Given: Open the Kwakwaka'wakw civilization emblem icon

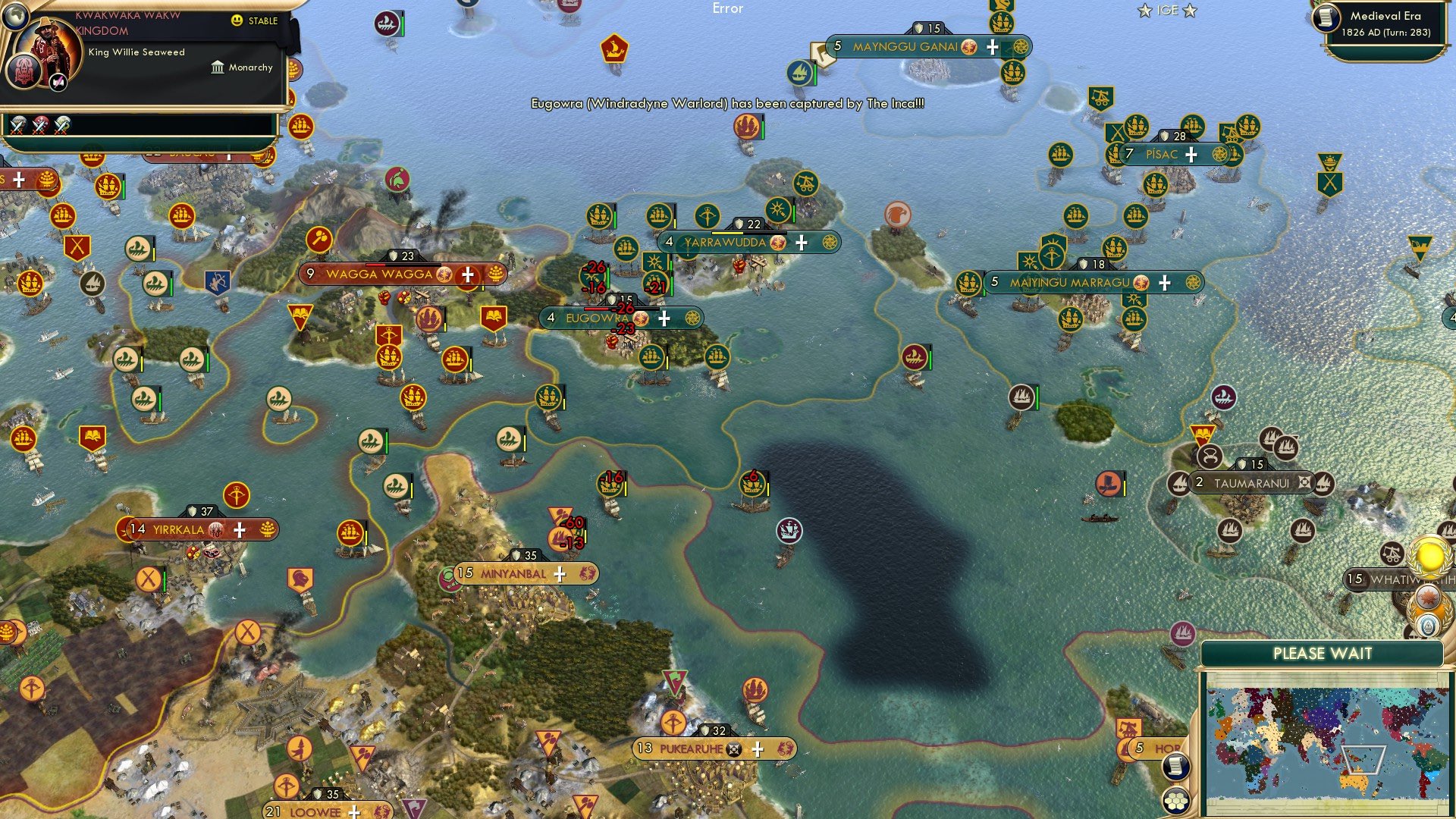Looking at the screenshot, I should 24,72.
